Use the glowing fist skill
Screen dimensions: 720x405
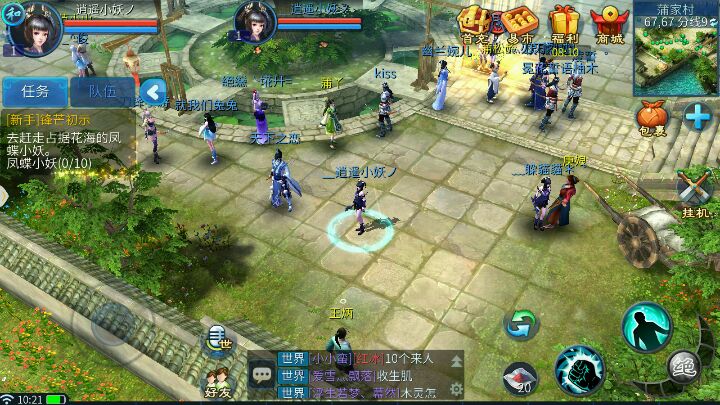coord(579,370)
